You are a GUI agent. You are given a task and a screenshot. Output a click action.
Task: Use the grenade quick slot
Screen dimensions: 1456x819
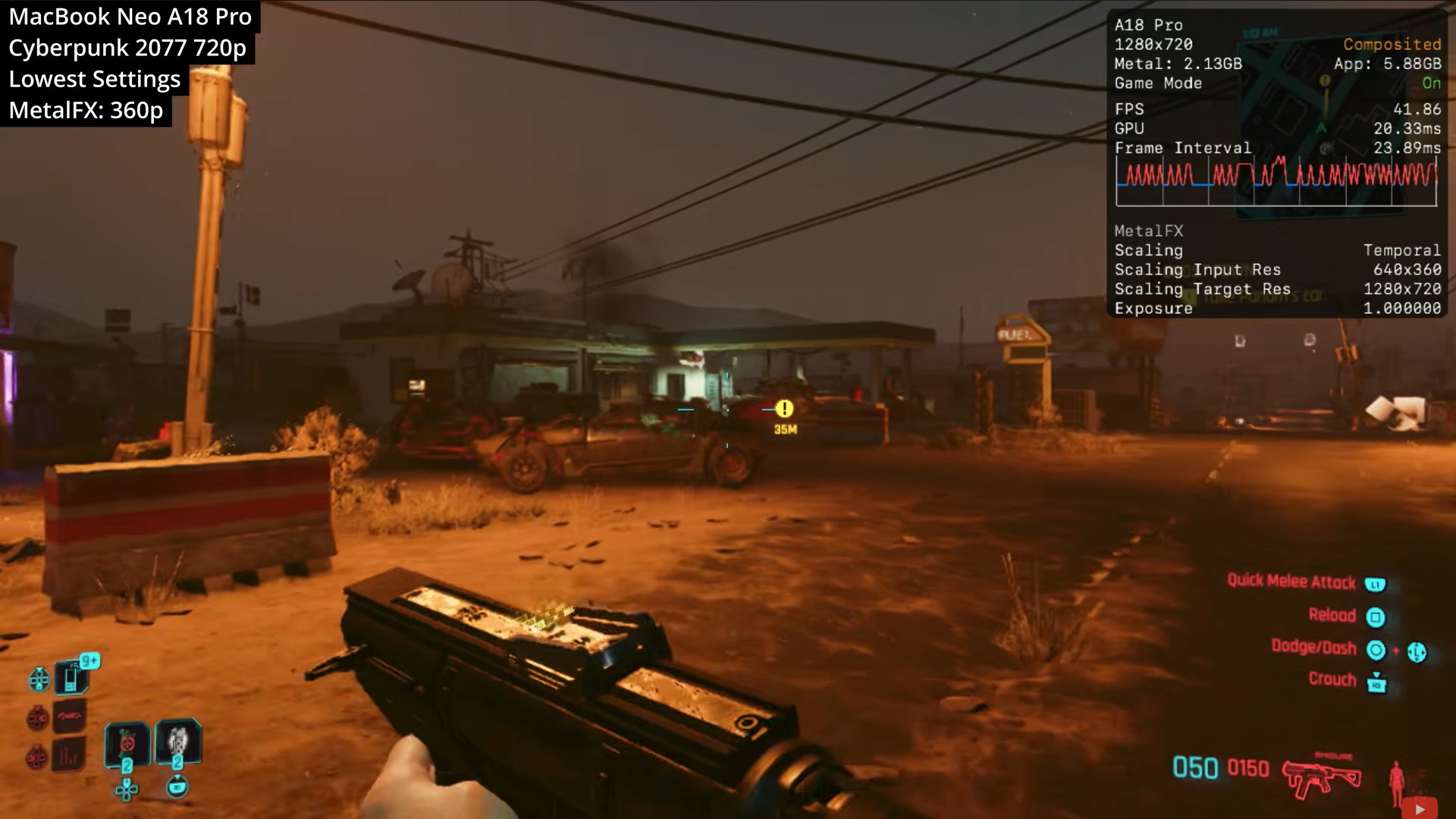tap(127, 742)
